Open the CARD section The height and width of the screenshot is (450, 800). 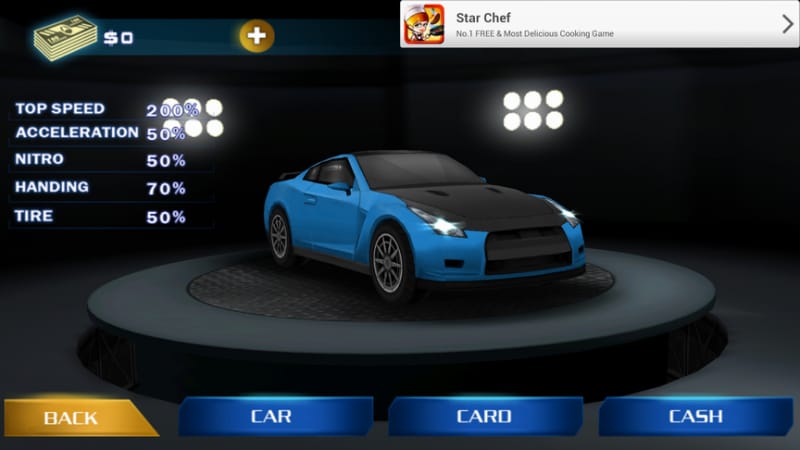point(484,415)
